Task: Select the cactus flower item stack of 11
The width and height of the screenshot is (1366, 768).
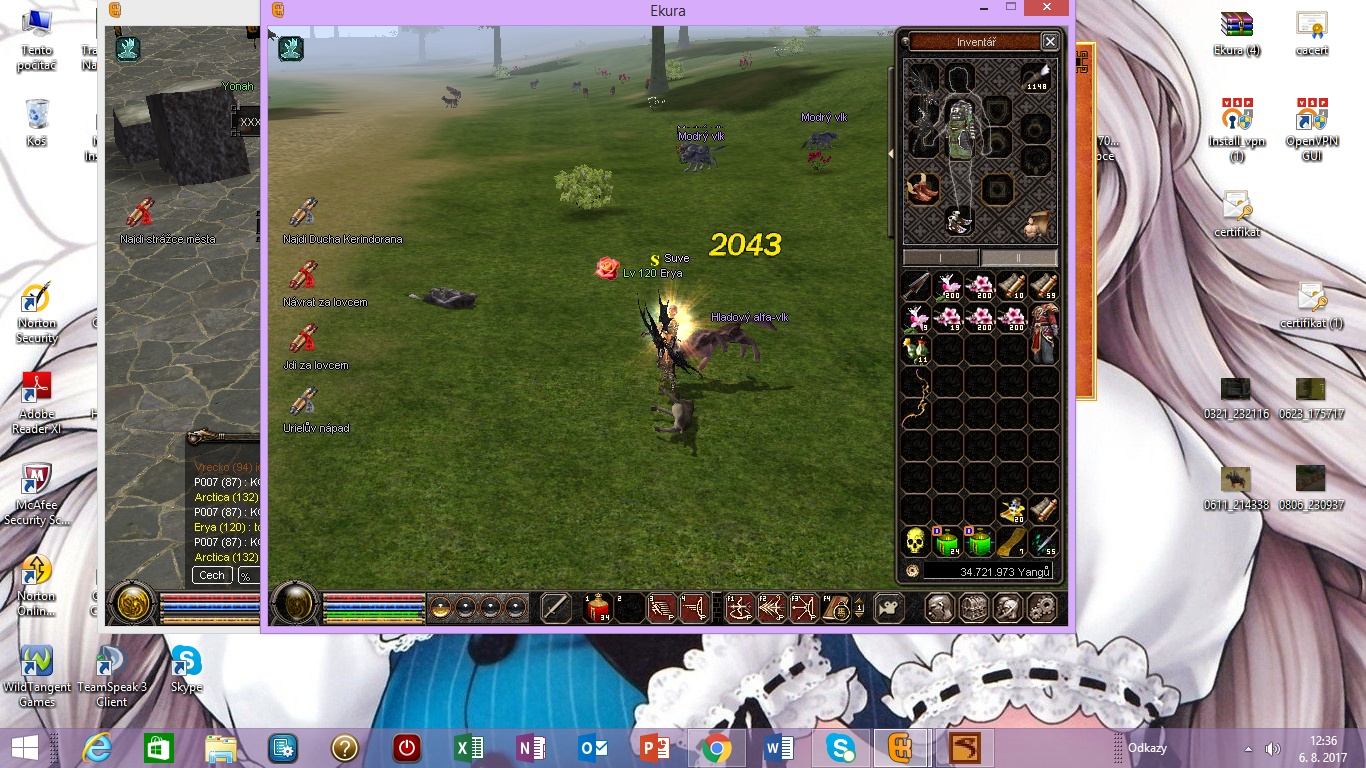Action: point(916,350)
